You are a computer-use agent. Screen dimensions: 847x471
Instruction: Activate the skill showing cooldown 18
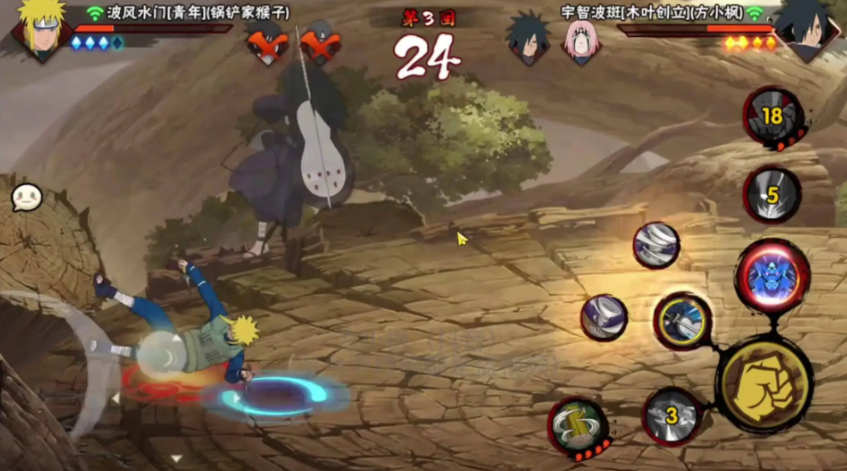(772, 117)
